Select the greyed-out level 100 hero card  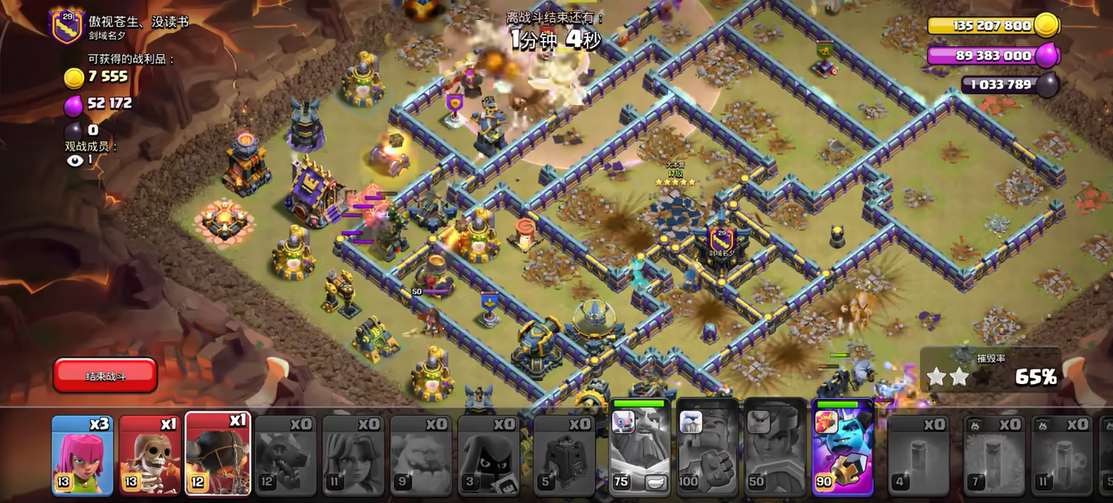(x=707, y=447)
